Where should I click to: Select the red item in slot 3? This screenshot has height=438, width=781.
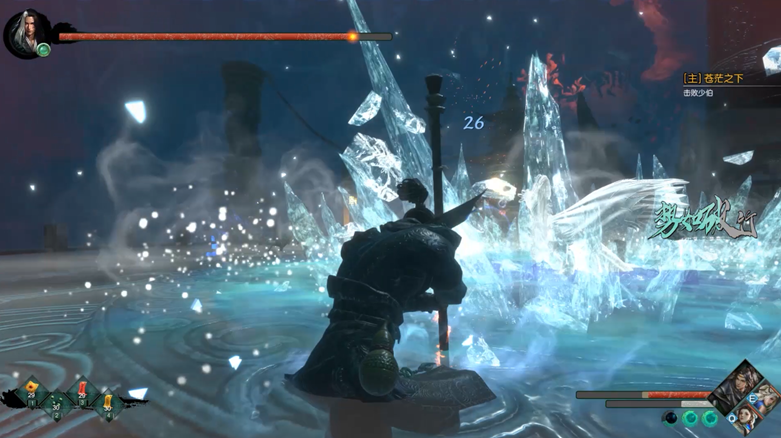coord(82,390)
